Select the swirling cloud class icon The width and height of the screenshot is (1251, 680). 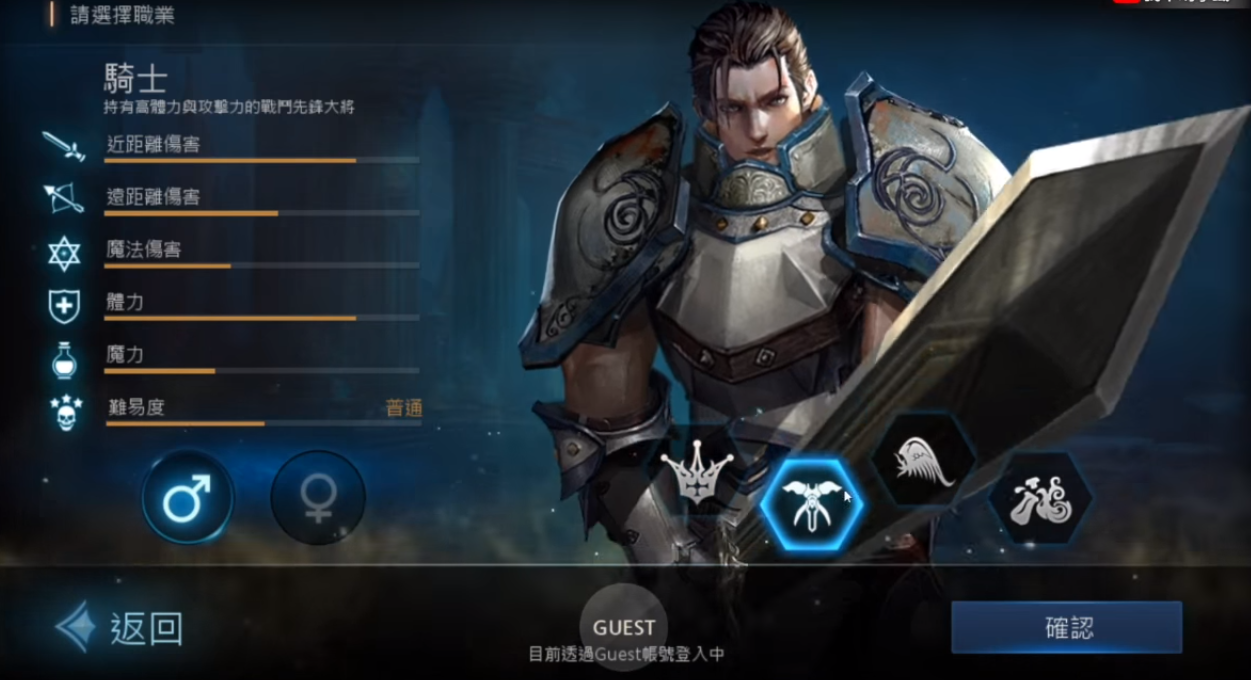point(1040,499)
